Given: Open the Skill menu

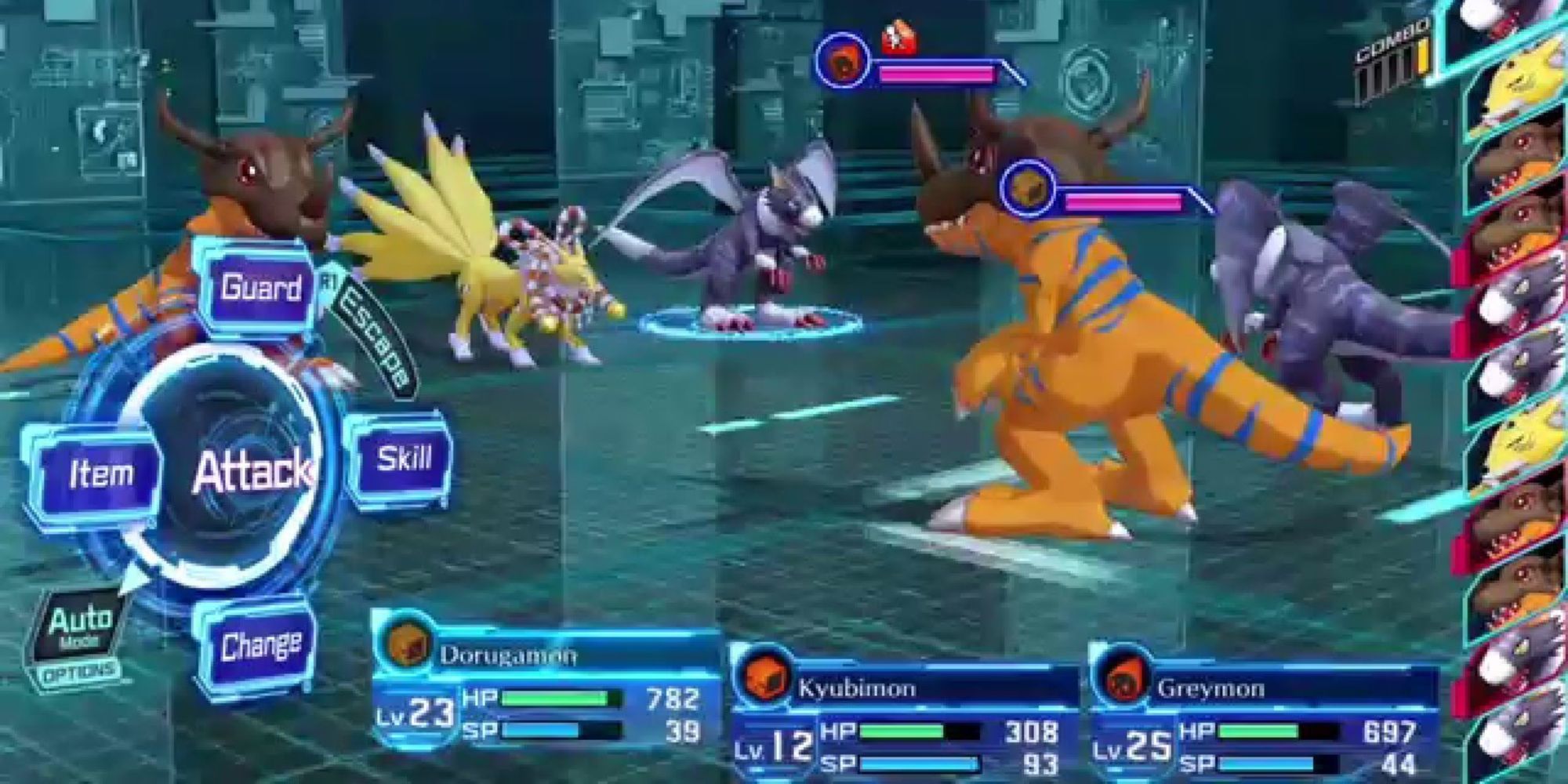Looking at the screenshot, I should pos(403,459).
